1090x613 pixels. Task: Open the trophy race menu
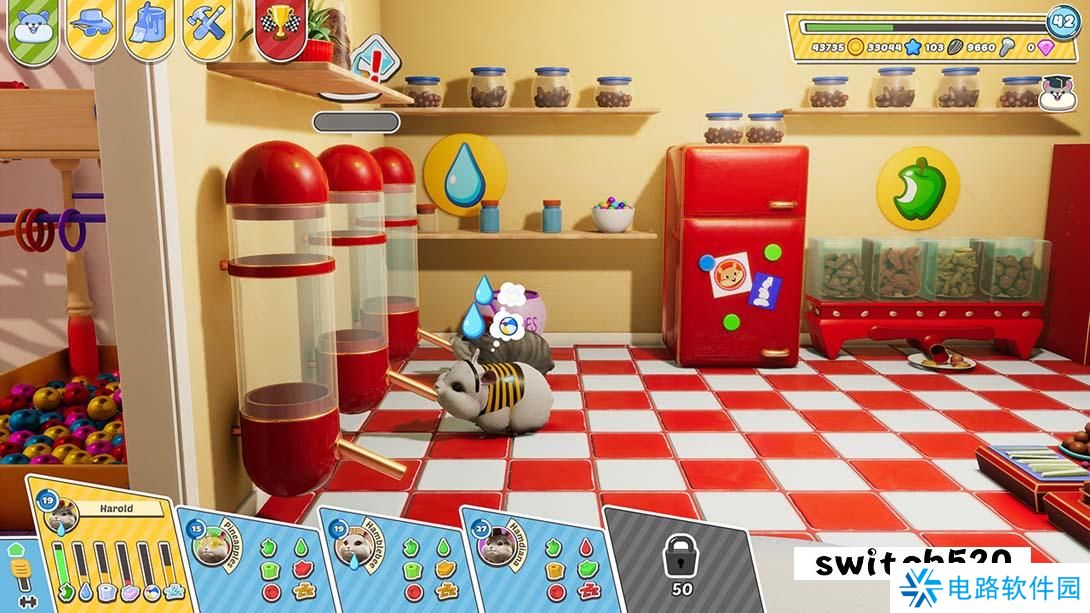point(280,25)
